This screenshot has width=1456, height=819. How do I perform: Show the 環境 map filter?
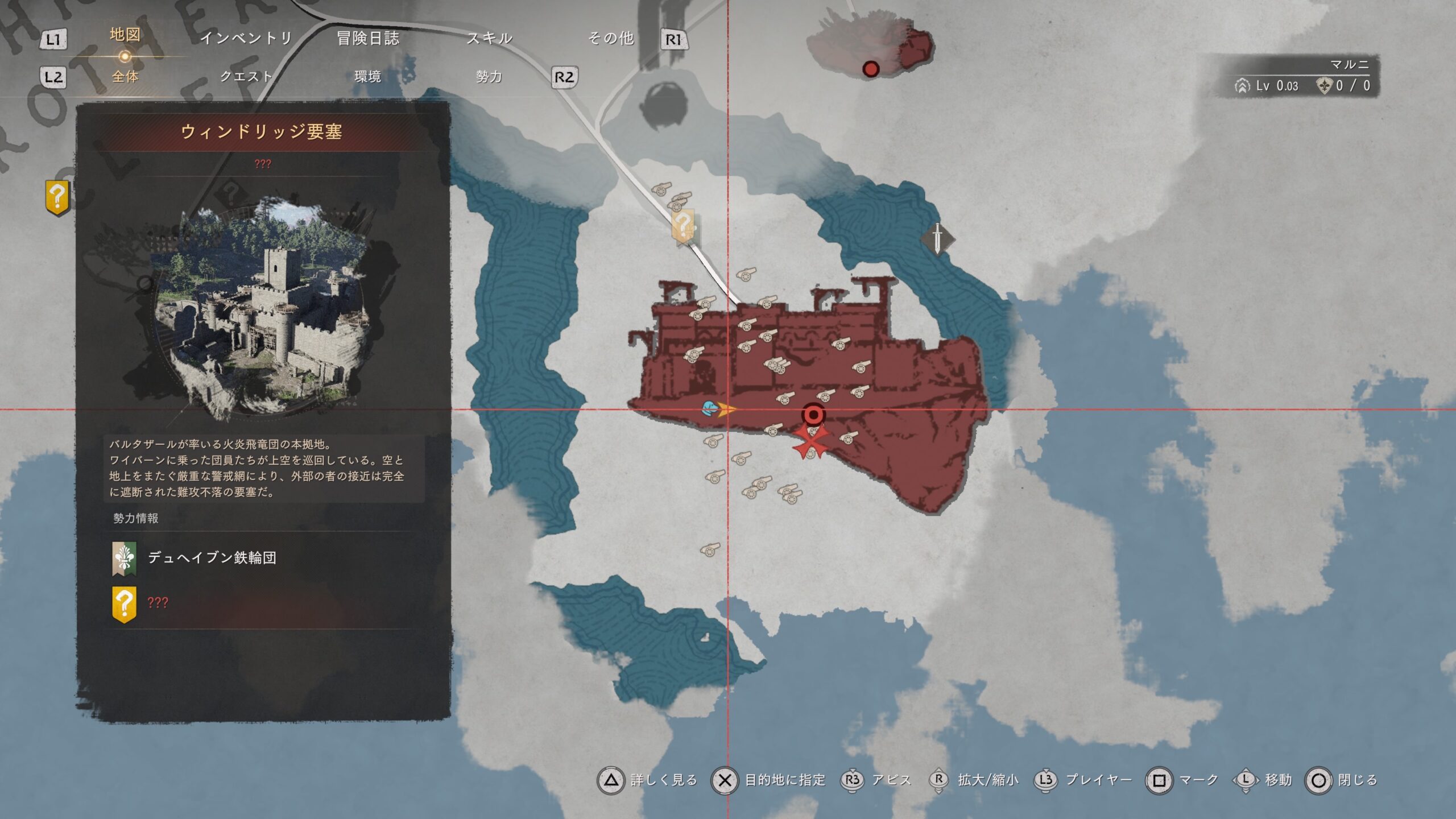tap(367, 76)
